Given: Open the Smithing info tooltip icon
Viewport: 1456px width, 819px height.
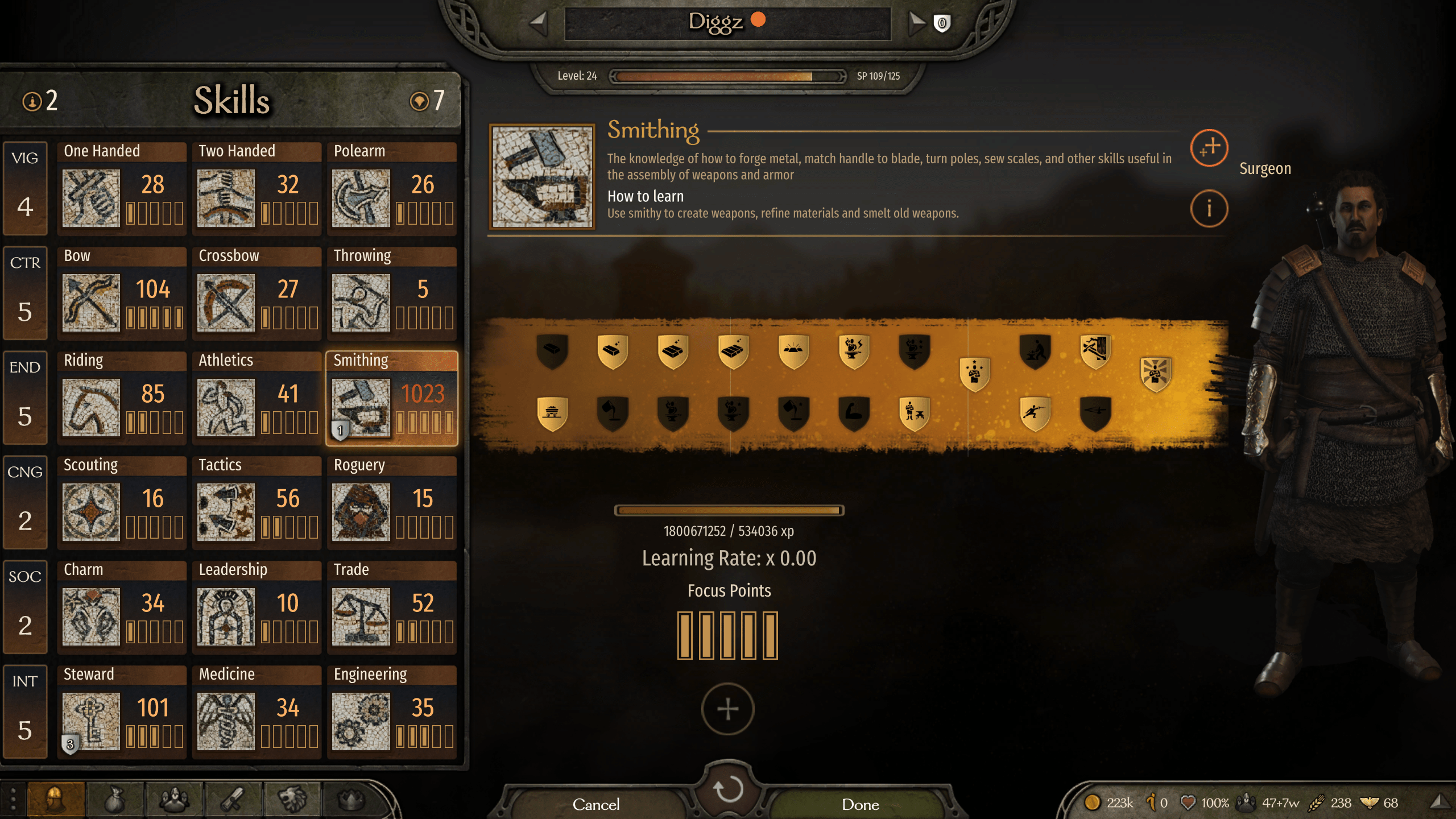Looking at the screenshot, I should [x=1209, y=209].
